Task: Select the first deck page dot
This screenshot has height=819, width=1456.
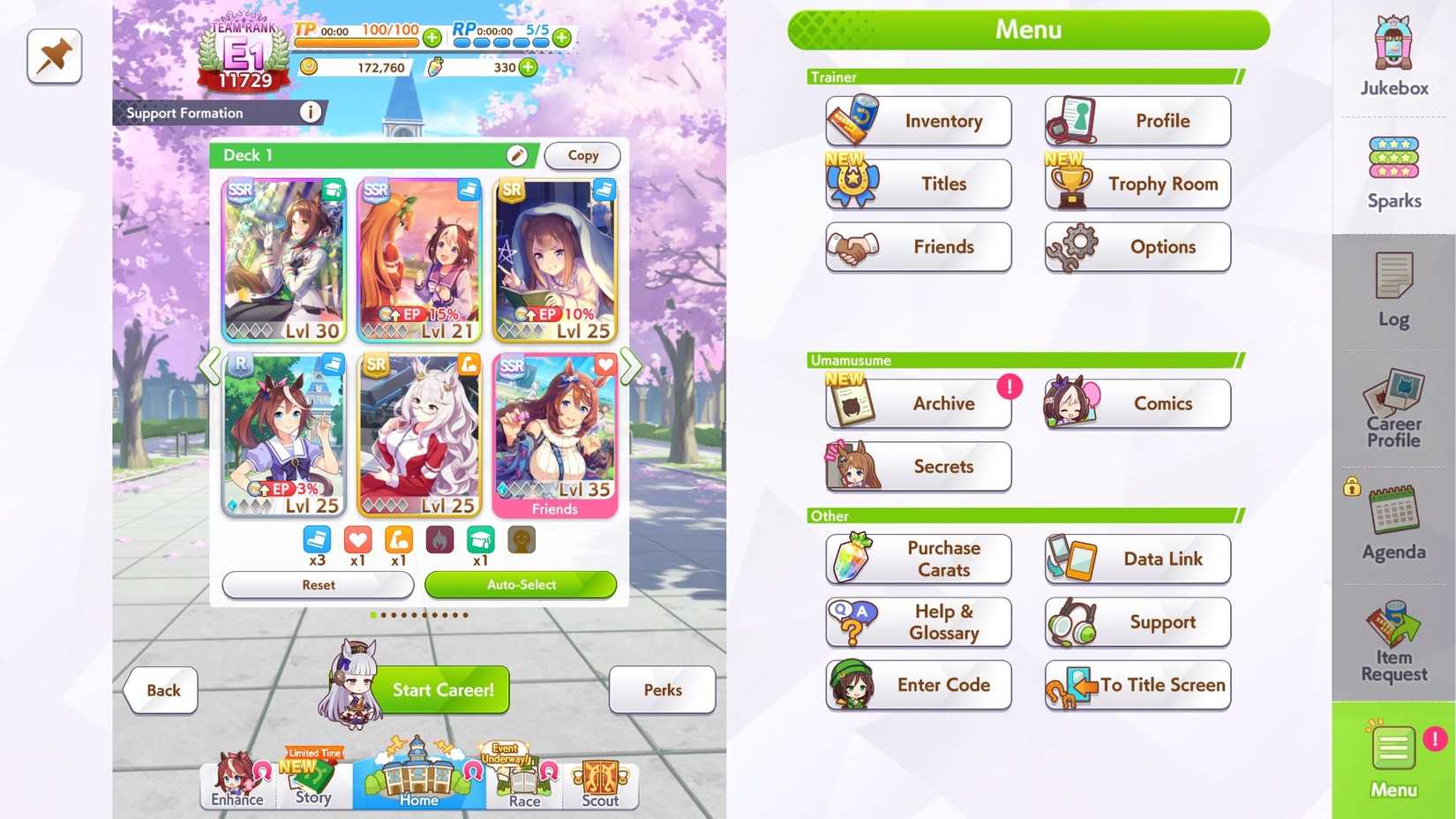Action: click(x=372, y=615)
